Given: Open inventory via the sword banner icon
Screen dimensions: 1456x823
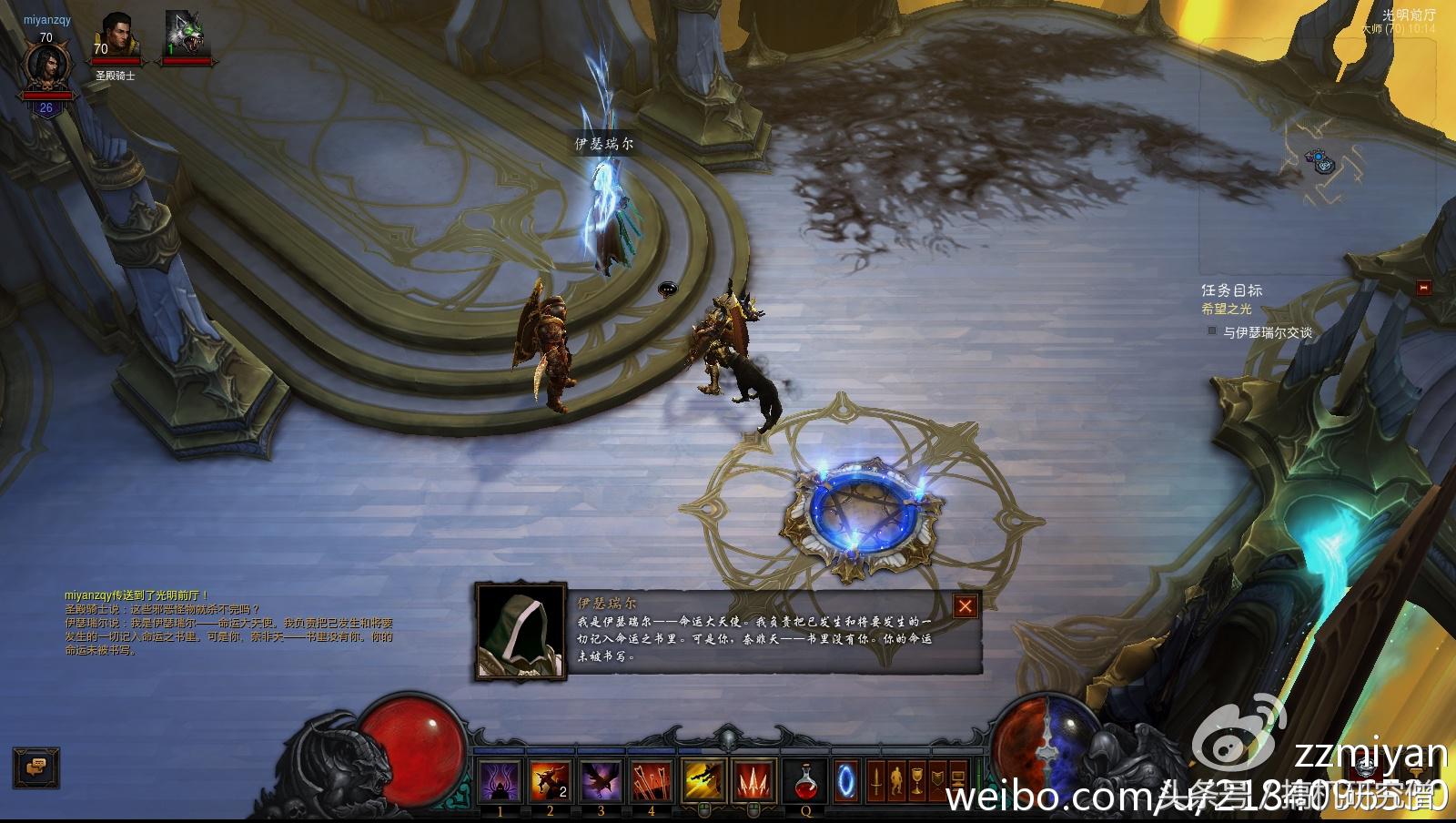Looking at the screenshot, I should click(876, 778).
